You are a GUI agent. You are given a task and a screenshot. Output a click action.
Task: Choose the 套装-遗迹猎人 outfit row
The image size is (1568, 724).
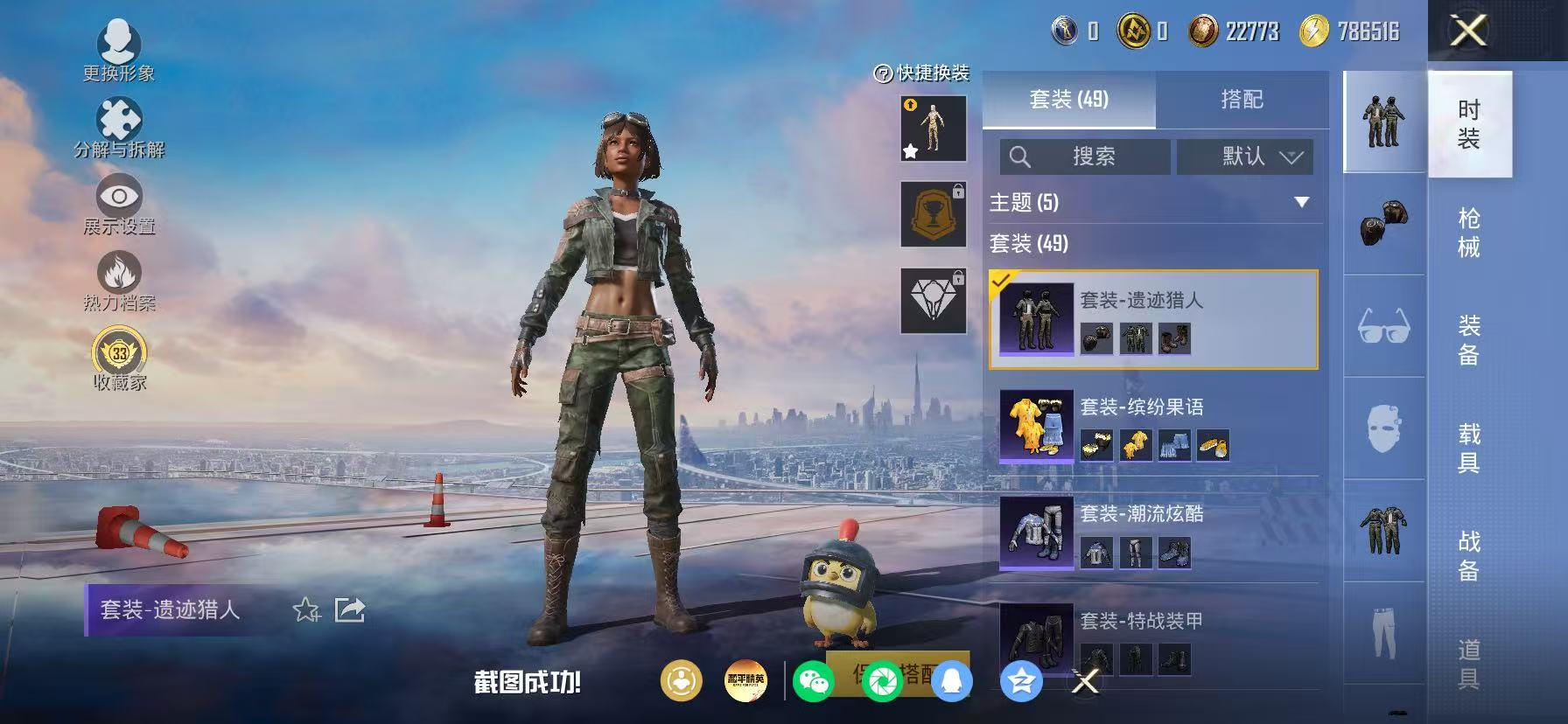coord(1153,319)
